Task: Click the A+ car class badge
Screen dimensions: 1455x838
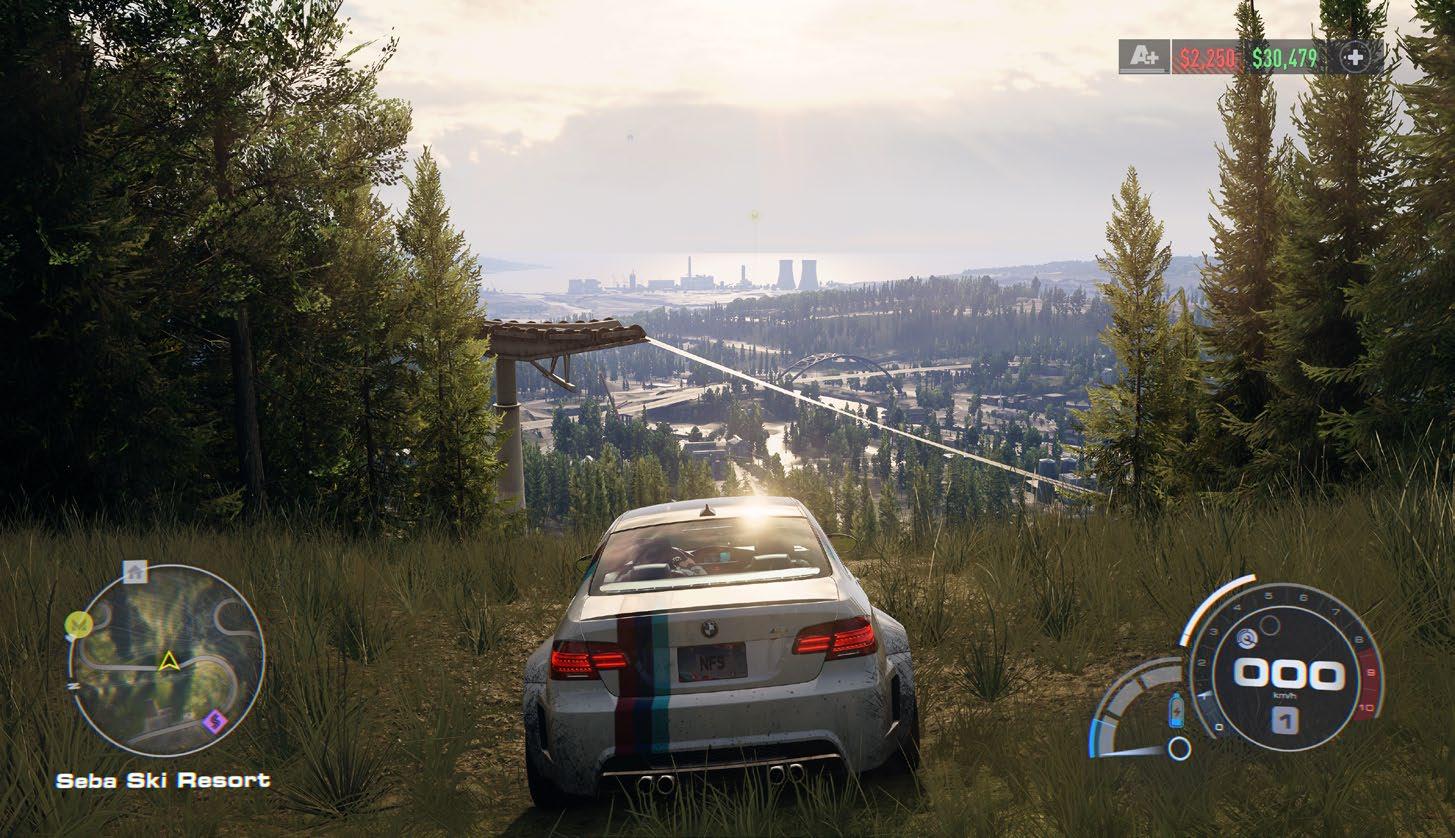Action: [x=1143, y=58]
